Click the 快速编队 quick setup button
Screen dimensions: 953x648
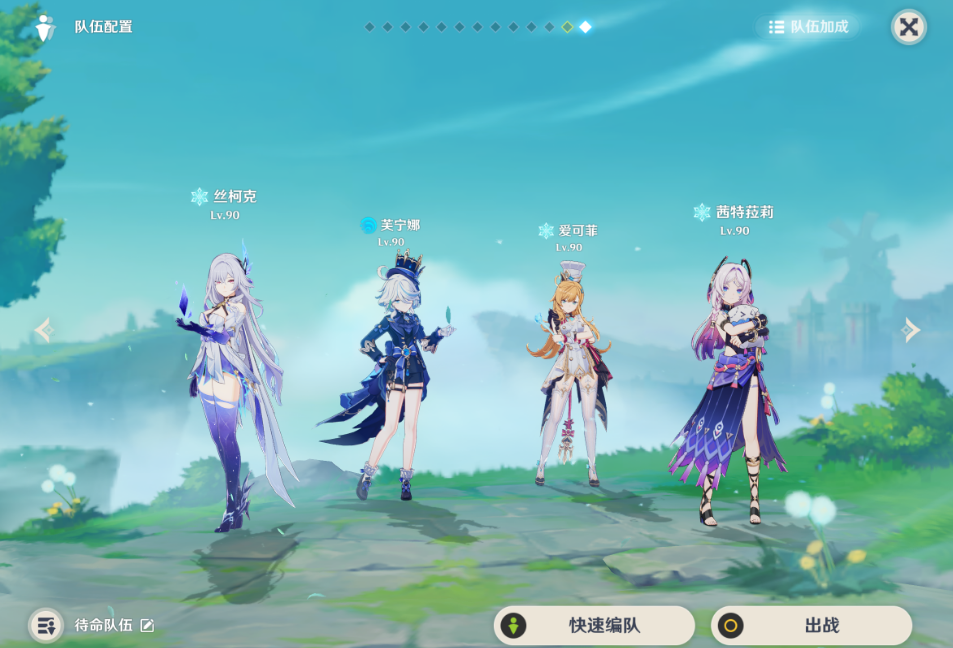pos(594,626)
